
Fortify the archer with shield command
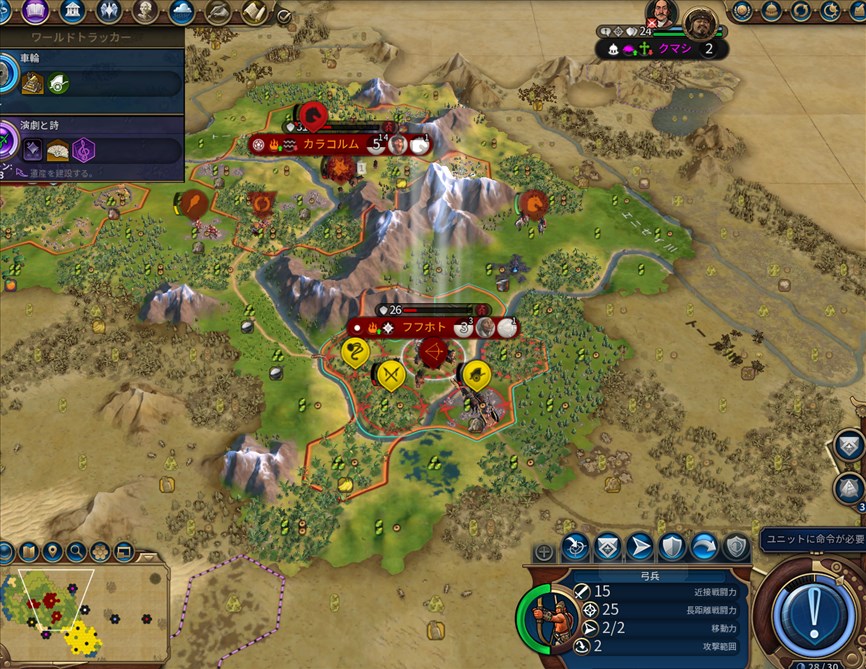[x=672, y=547]
